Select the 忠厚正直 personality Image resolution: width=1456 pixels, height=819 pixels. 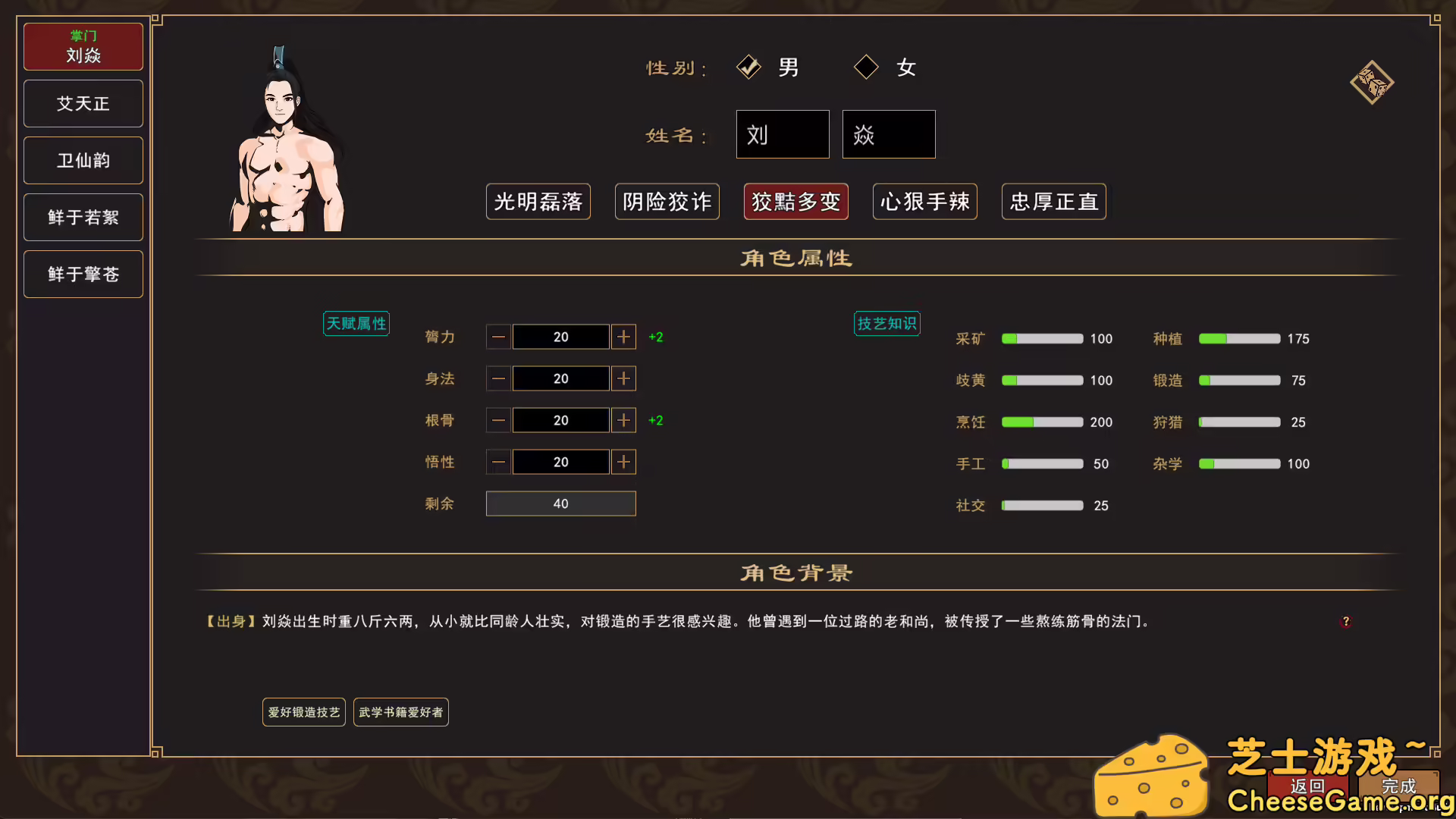tap(1053, 202)
